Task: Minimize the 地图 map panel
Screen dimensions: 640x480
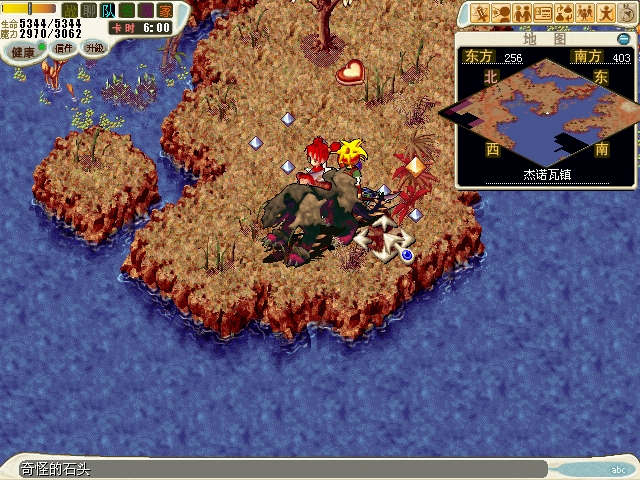Action: 623,39
